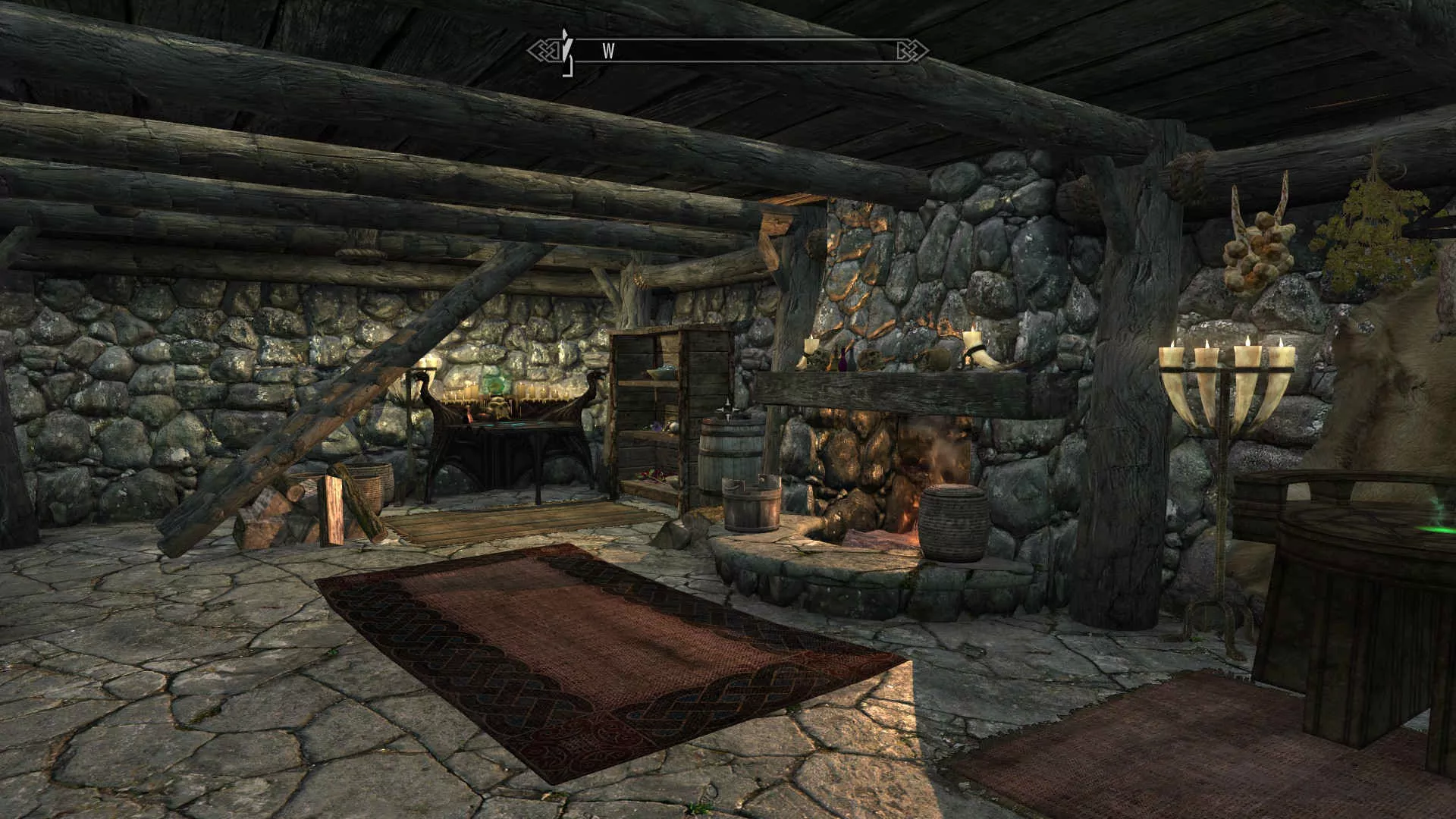Click the compass bar at the top
Viewport: 1456px width, 819px height.
pos(728,51)
